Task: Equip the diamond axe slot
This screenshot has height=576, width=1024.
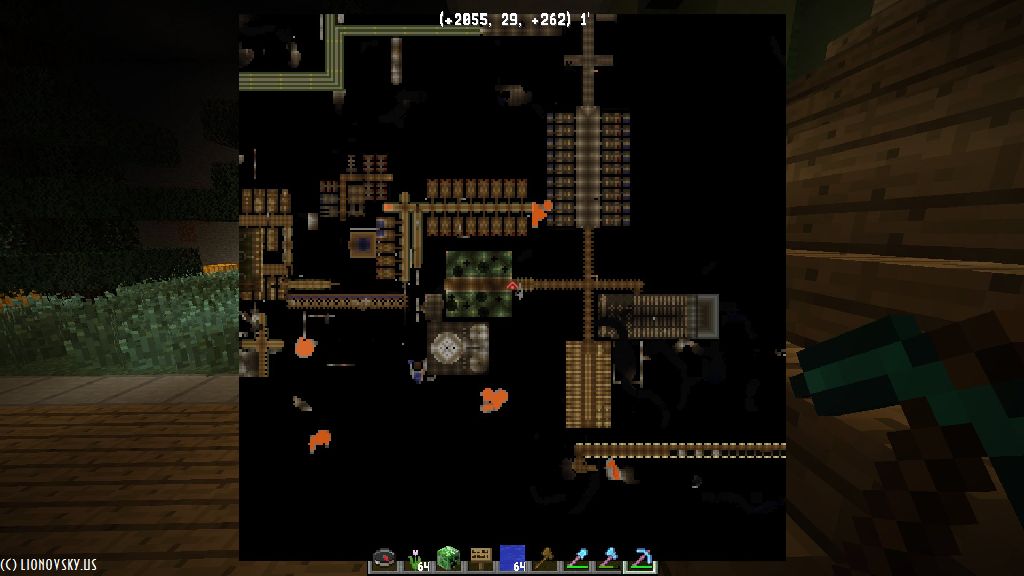Action: pos(608,558)
